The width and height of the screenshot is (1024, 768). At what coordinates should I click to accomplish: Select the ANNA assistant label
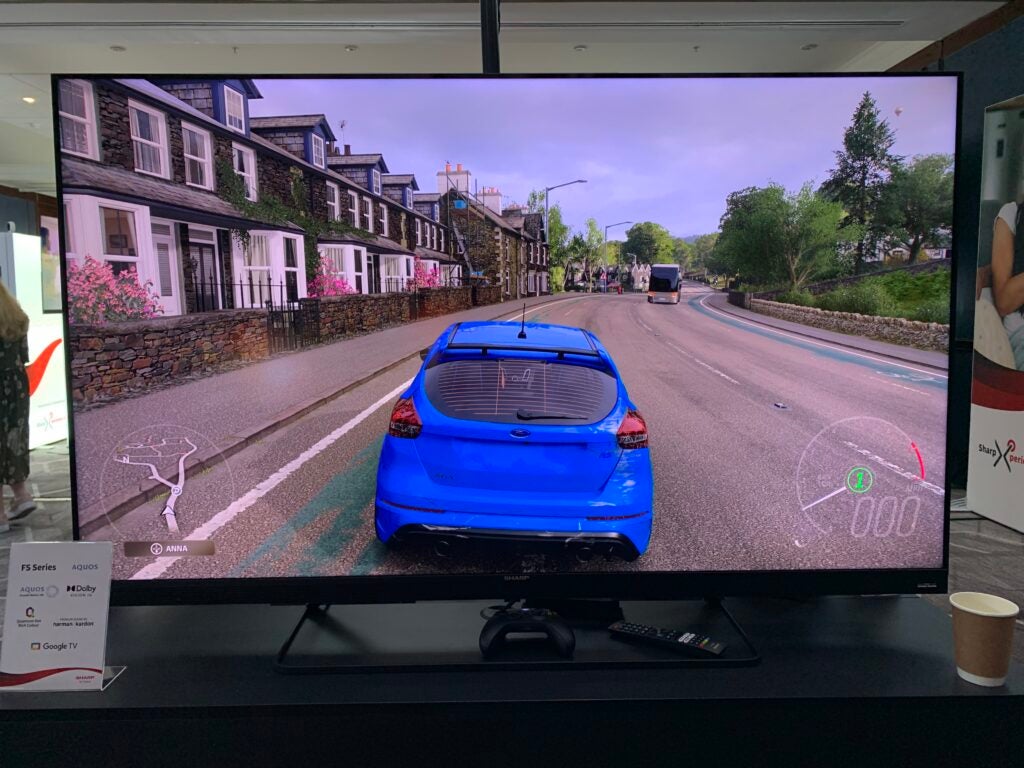169,548
